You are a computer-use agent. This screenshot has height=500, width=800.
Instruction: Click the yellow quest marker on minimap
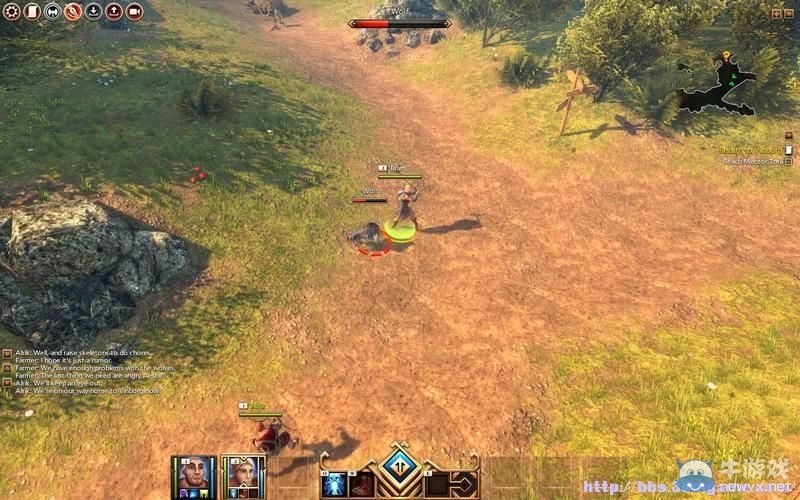coord(726,56)
